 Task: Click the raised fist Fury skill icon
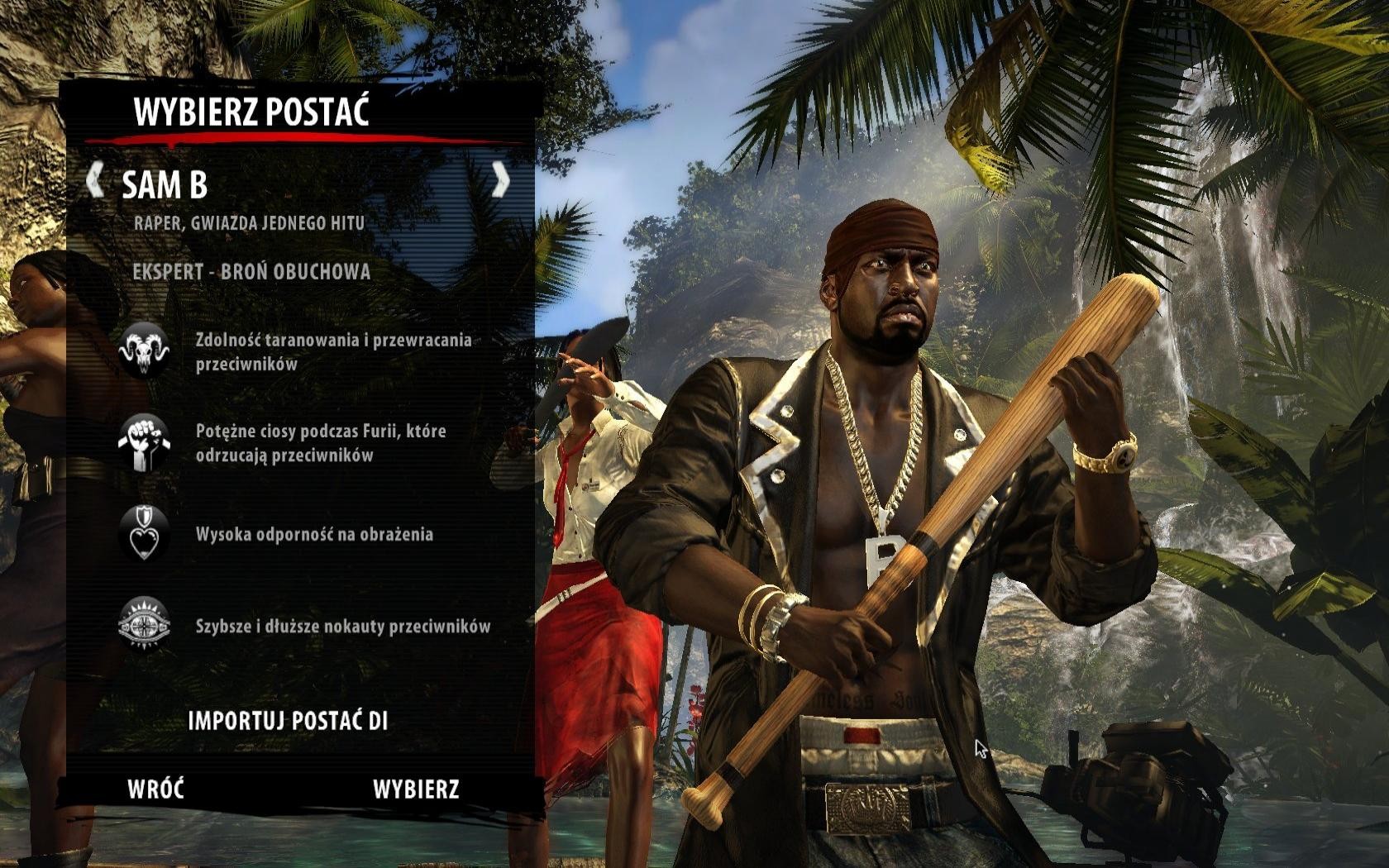144,443
